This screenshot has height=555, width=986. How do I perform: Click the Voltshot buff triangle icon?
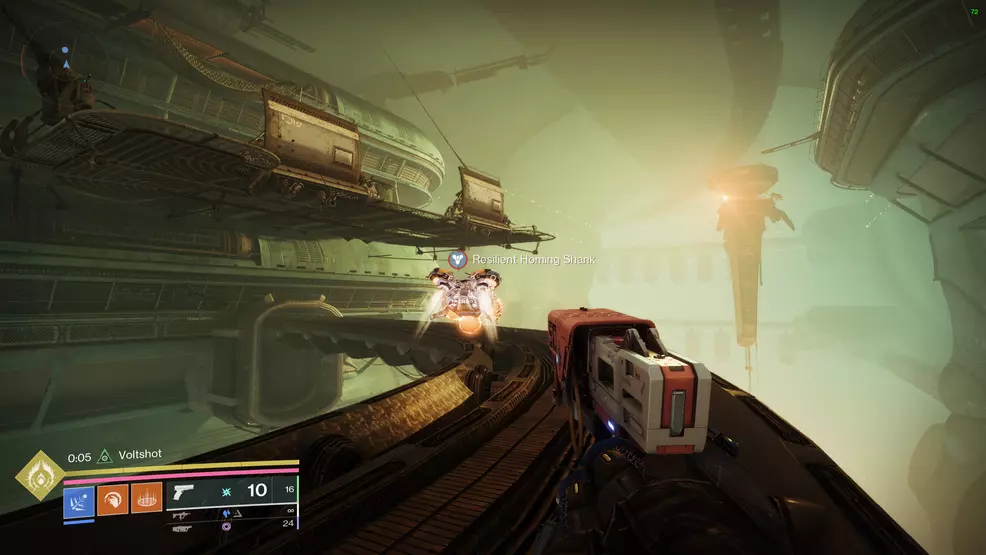(x=103, y=457)
